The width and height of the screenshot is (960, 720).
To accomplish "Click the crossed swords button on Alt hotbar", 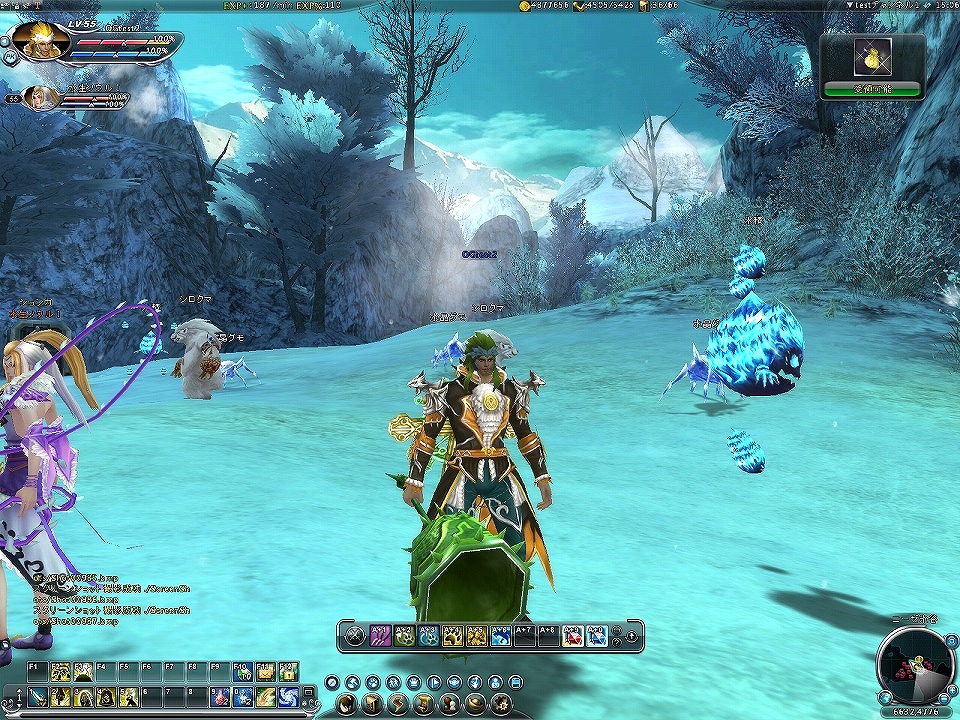I will pos(354,635).
